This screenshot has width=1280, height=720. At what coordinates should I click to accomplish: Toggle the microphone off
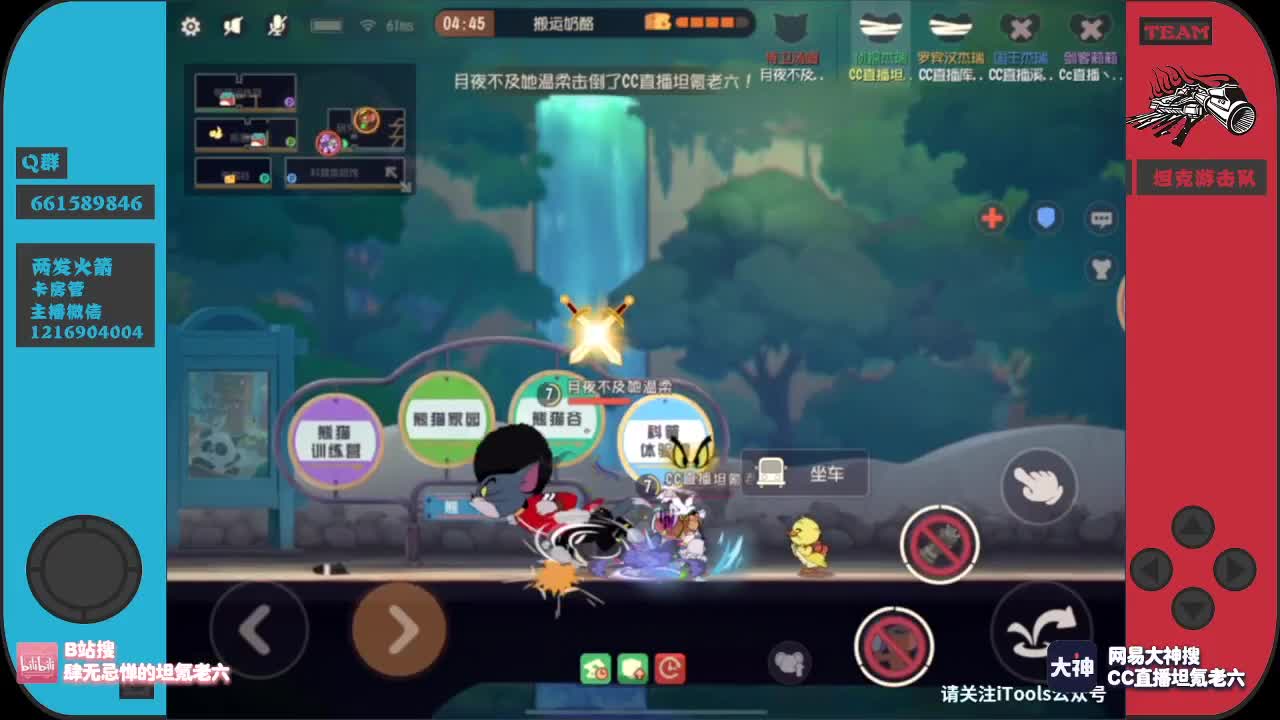pyautogui.click(x=278, y=27)
